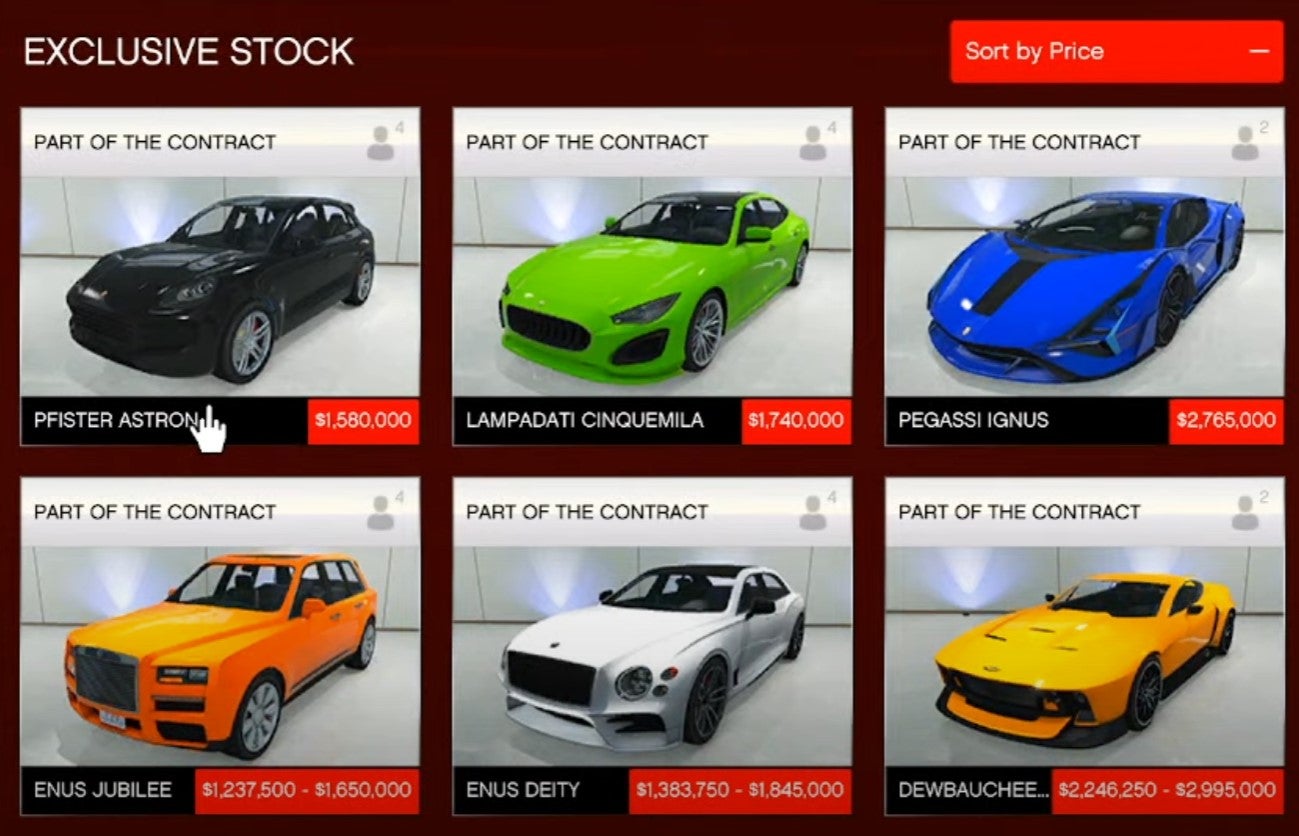Screen dimensions: 1299x836
Task: Click the Dewbauchee price range button
Action: [1167, 789]
